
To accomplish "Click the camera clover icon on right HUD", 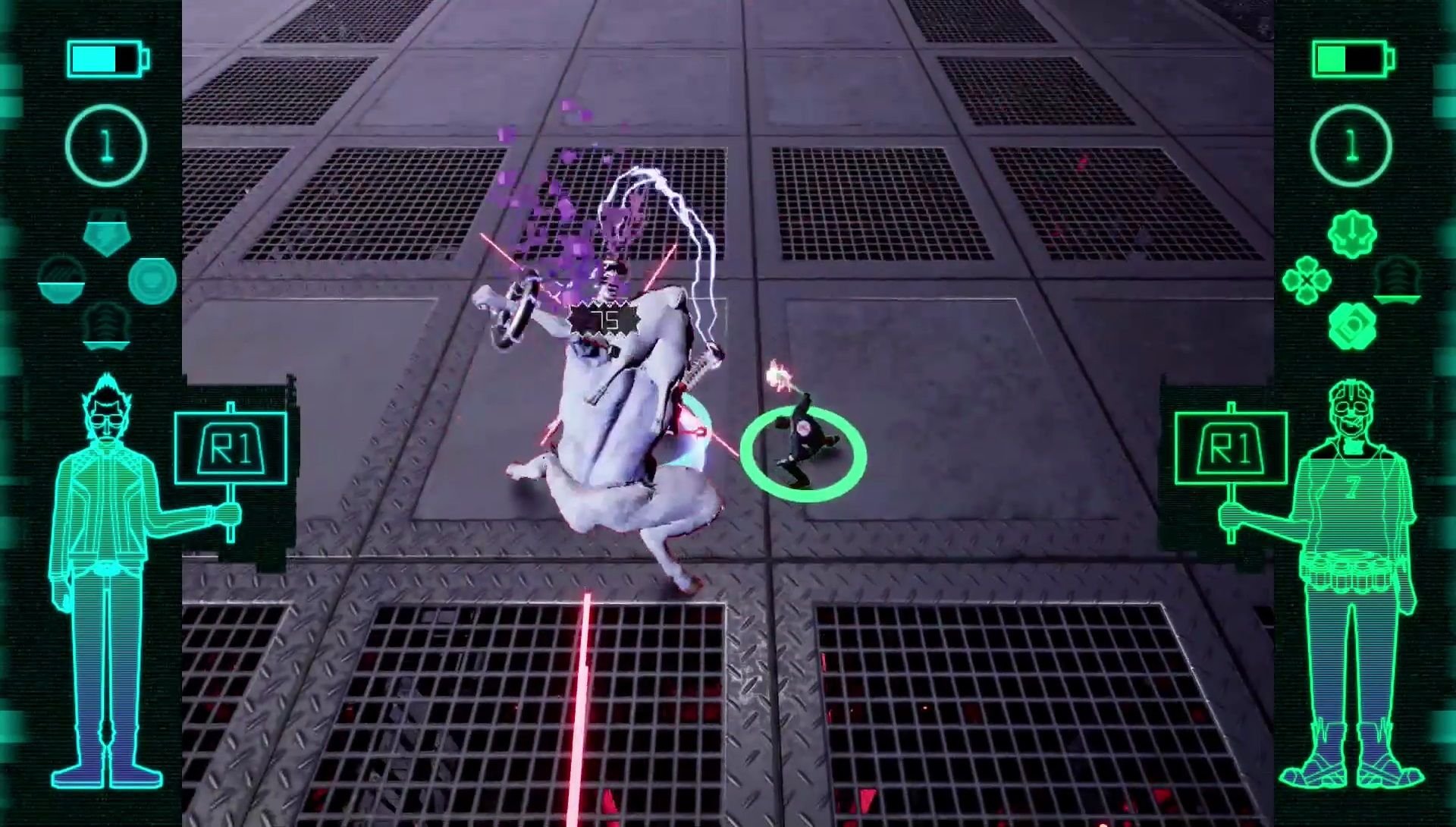I will click(1352, 326).
